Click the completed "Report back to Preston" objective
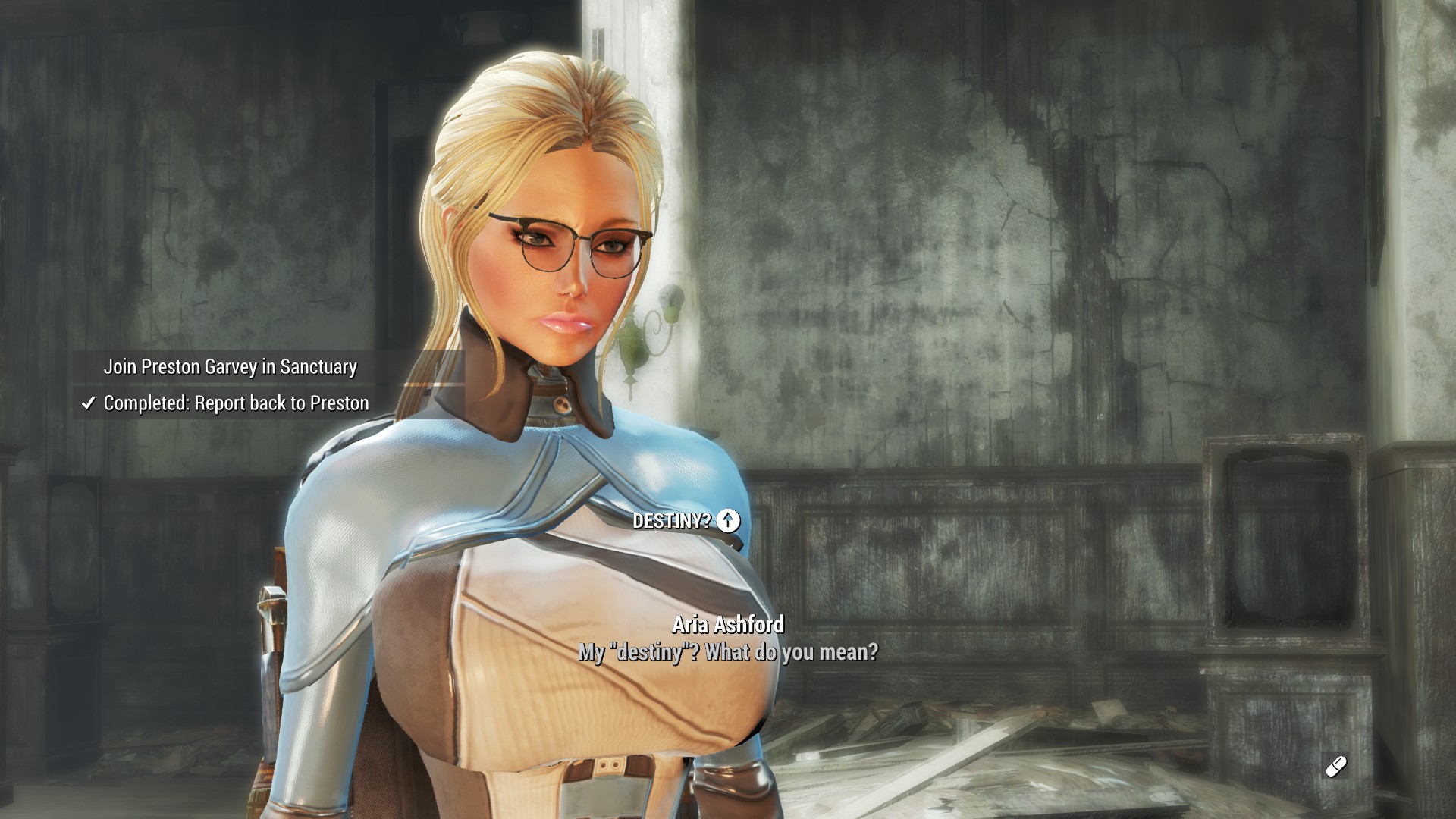 coord(235,403)
